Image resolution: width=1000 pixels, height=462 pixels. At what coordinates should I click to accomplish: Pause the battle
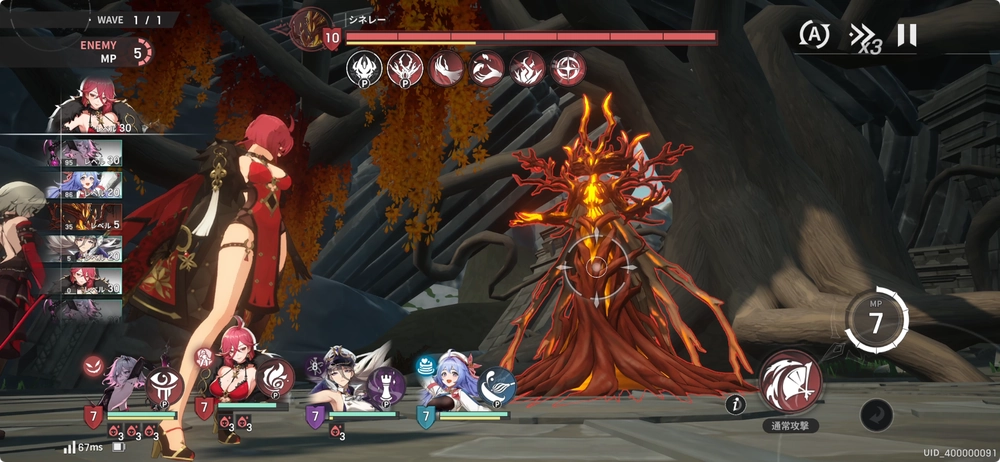point(906,36)
